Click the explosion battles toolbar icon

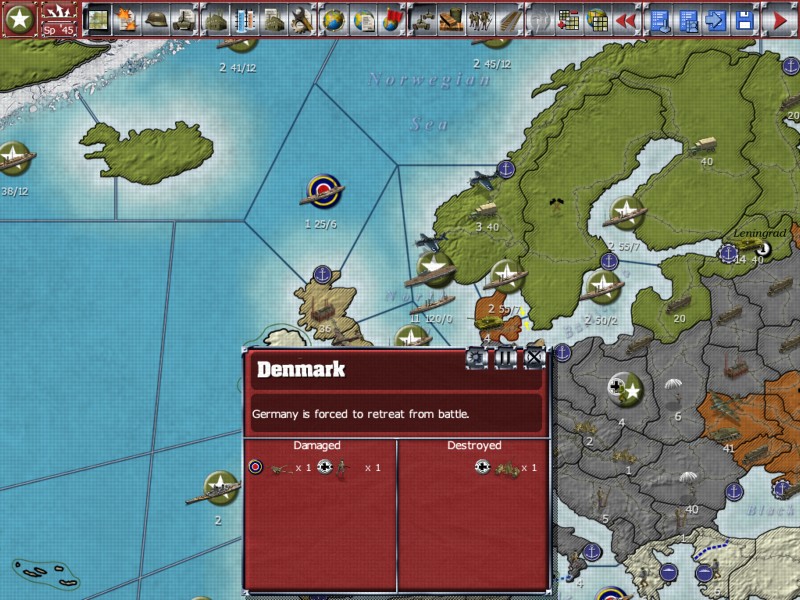pos(127,18)
